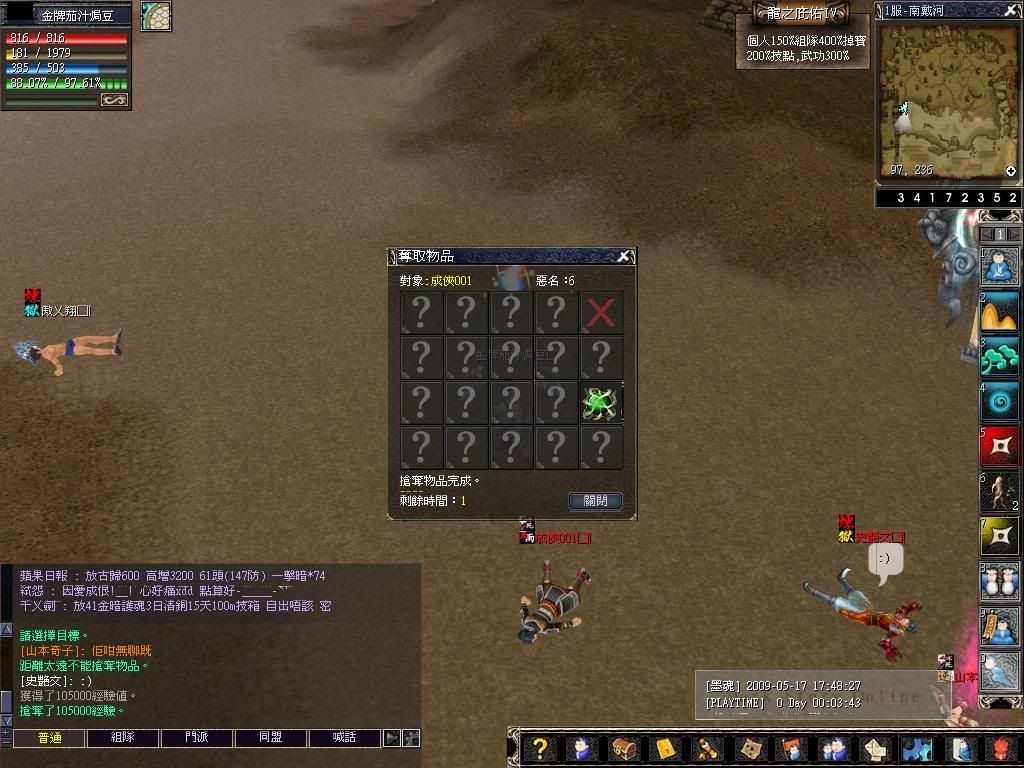This screenshot has height=768, width=1024.
Task: Switch to the 普通 chat channel
Action: tap(49, 738)
